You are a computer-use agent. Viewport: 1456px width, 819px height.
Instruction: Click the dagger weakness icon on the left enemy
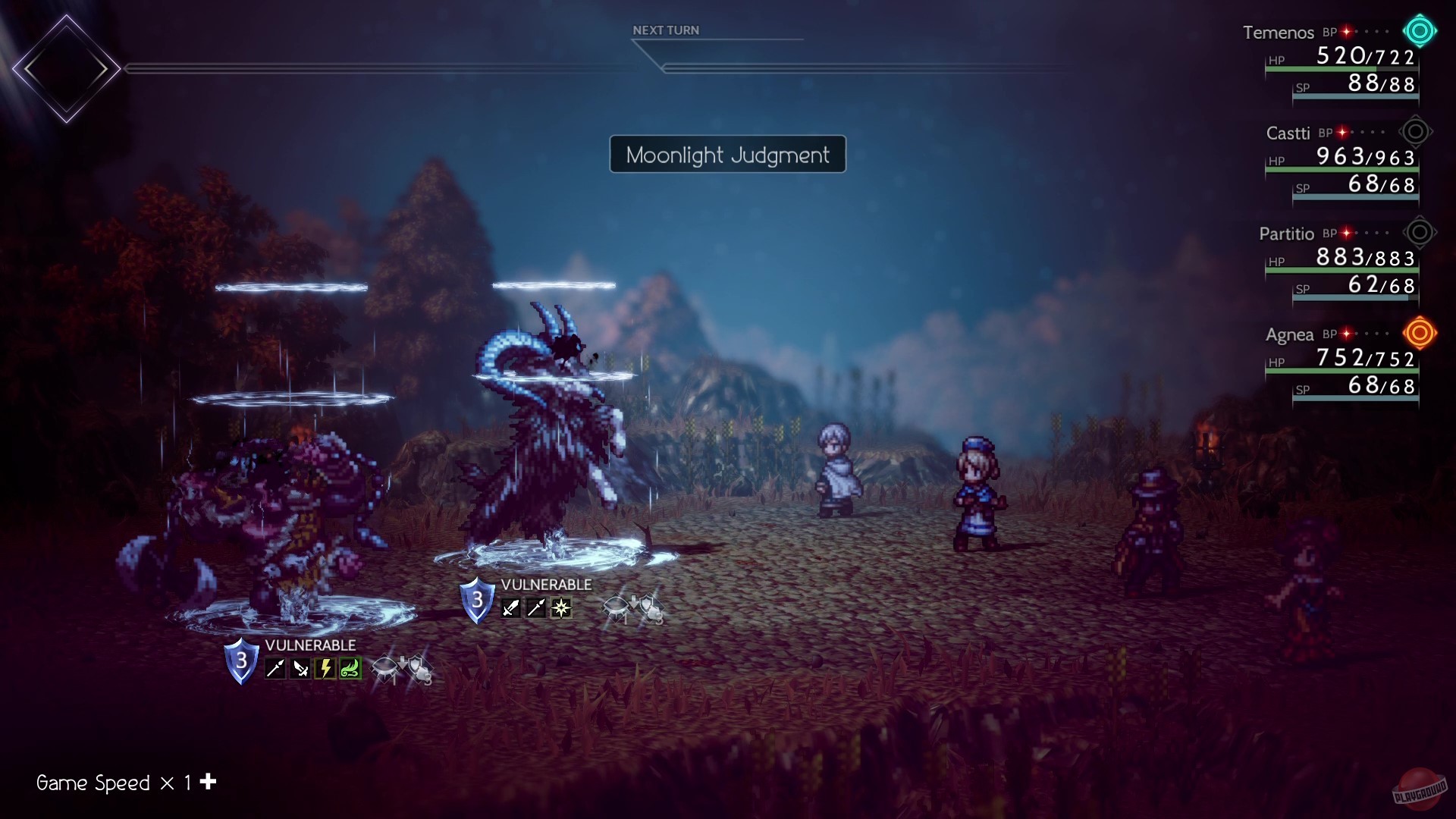coord(300,667)
